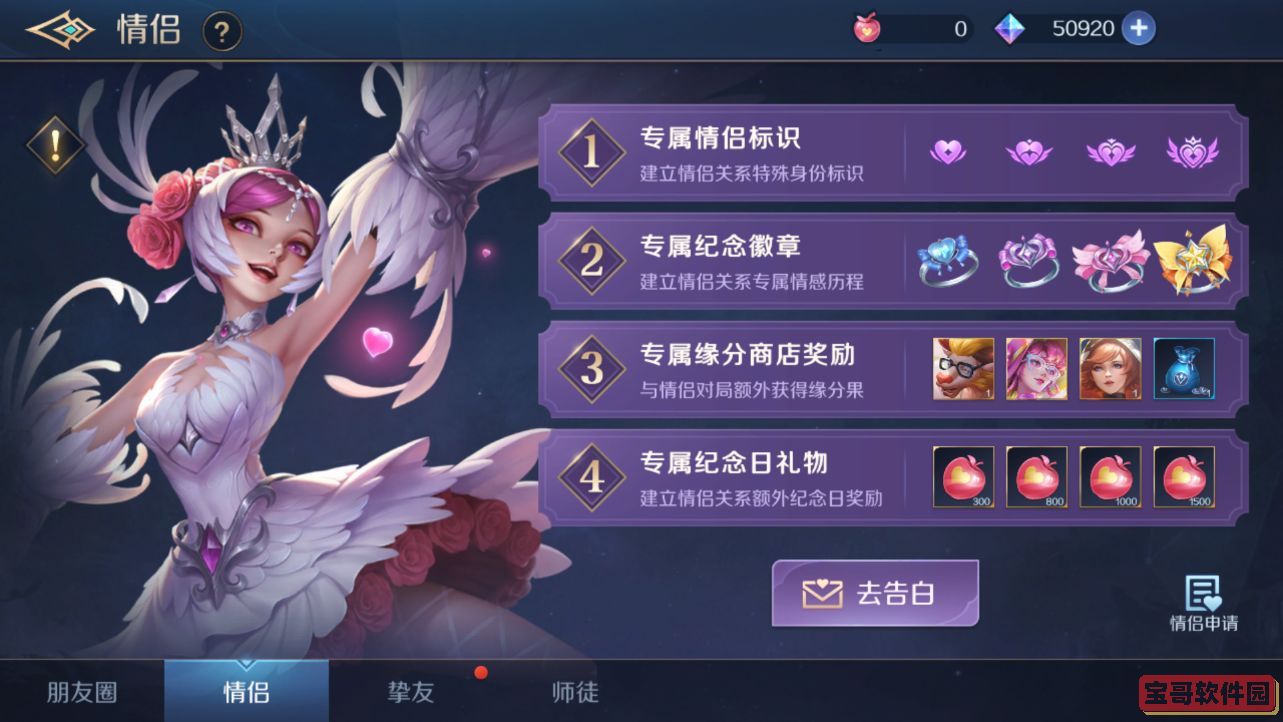Click the blue heart ring badge icon

click(x=947, y=262)
